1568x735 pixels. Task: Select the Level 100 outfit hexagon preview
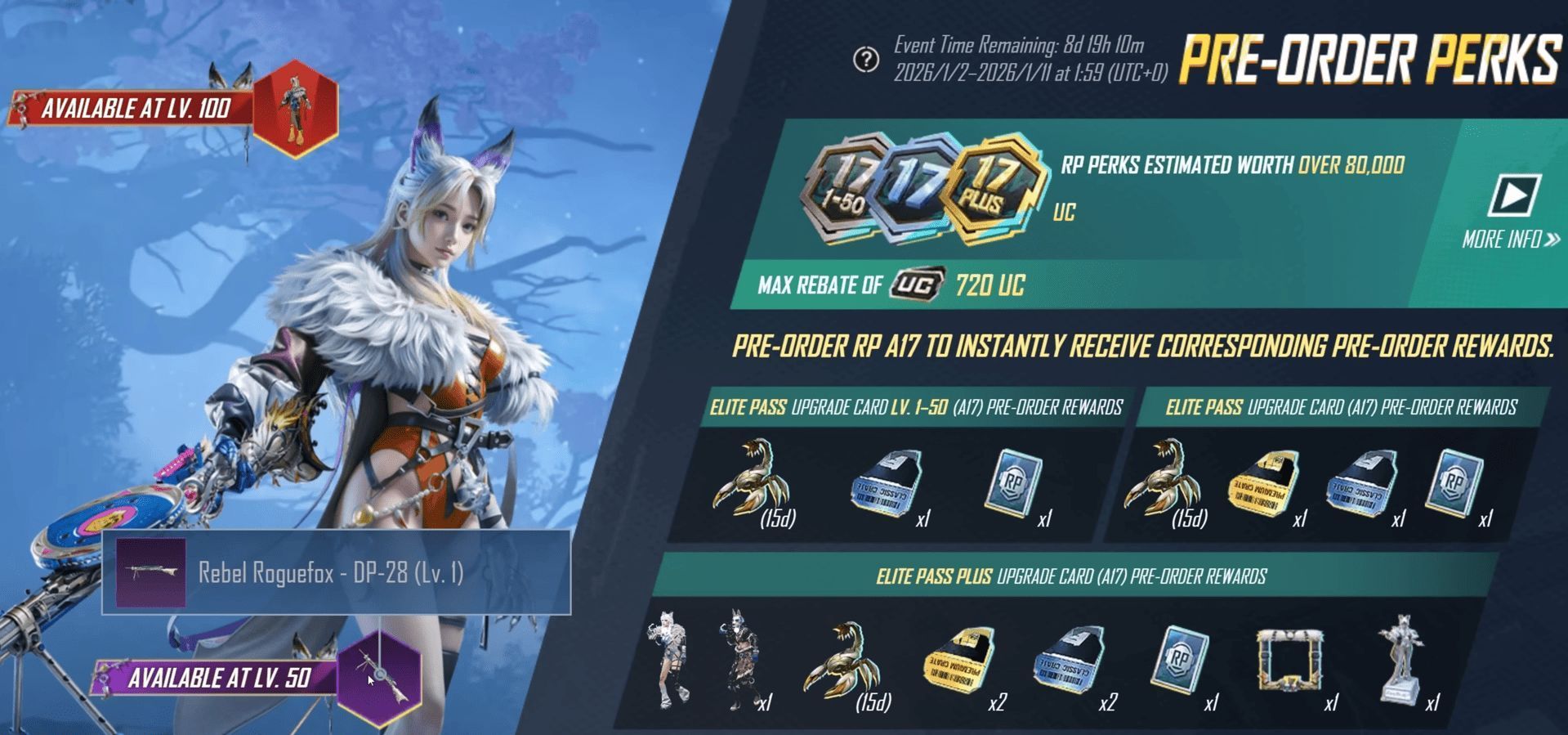click(295, 109)
